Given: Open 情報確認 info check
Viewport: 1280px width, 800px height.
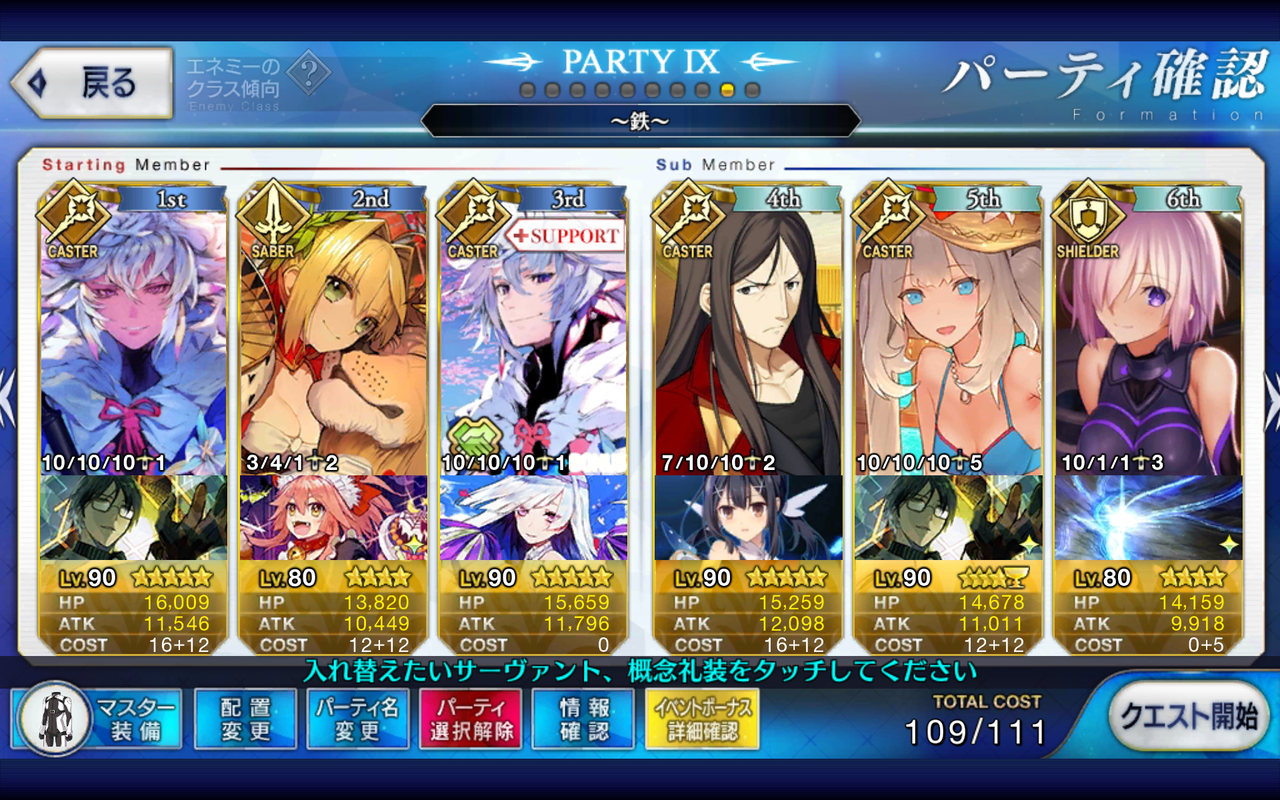Looking at the screenshot, I should click(584, 719).
